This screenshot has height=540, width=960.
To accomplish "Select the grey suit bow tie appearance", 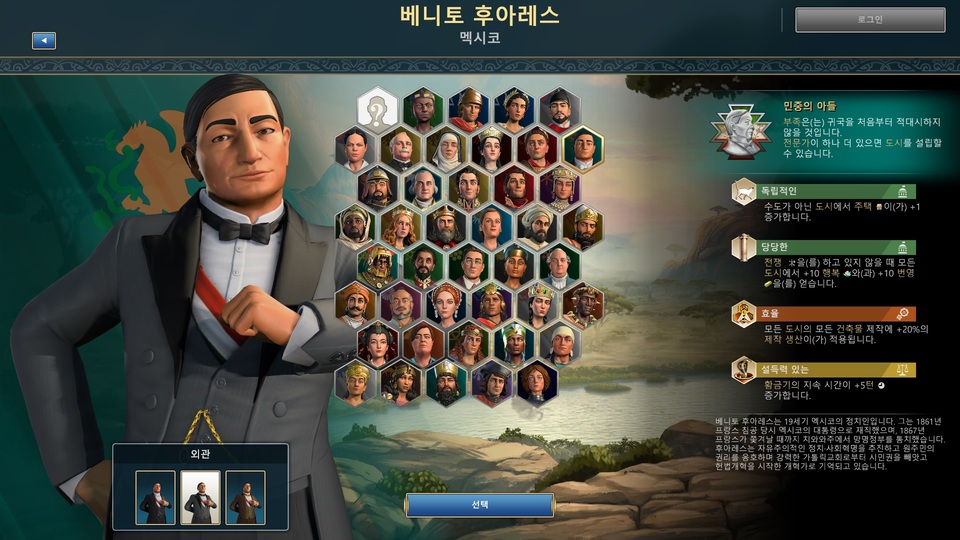I will point(200,497).
